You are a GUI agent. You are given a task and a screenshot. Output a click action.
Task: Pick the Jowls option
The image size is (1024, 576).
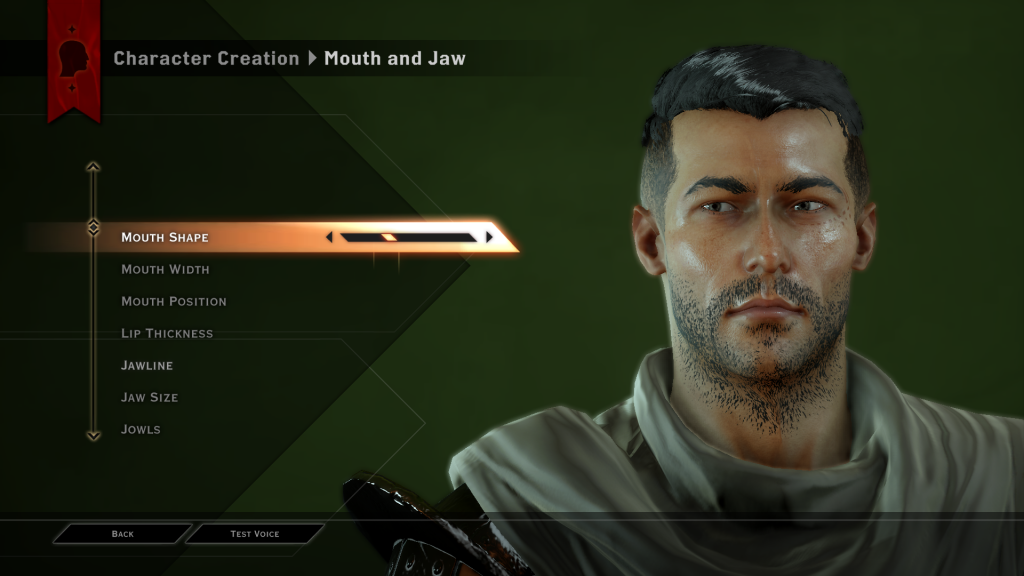(x=141, y=429)
